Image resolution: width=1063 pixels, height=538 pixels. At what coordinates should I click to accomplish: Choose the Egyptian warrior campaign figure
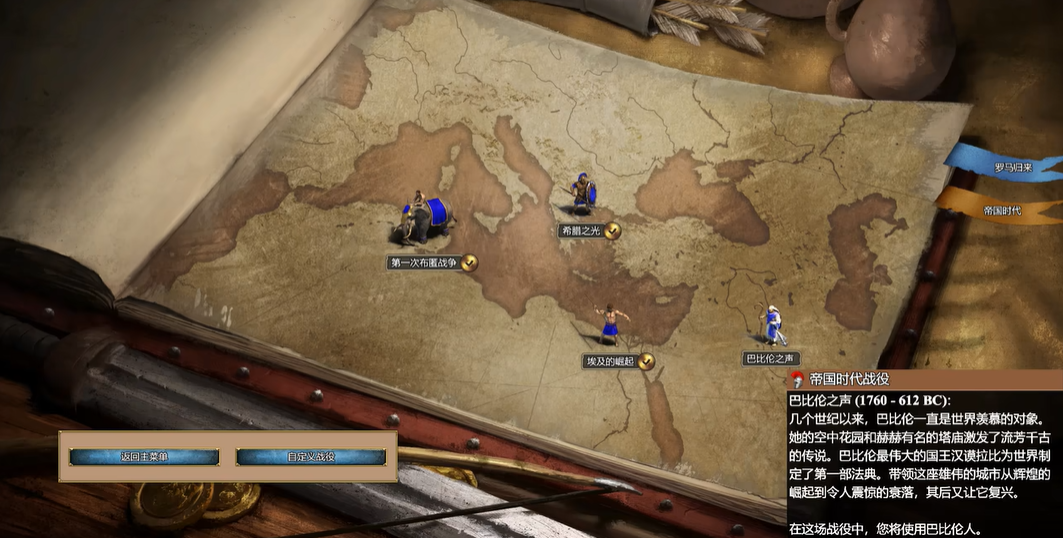tap(609, 325)
